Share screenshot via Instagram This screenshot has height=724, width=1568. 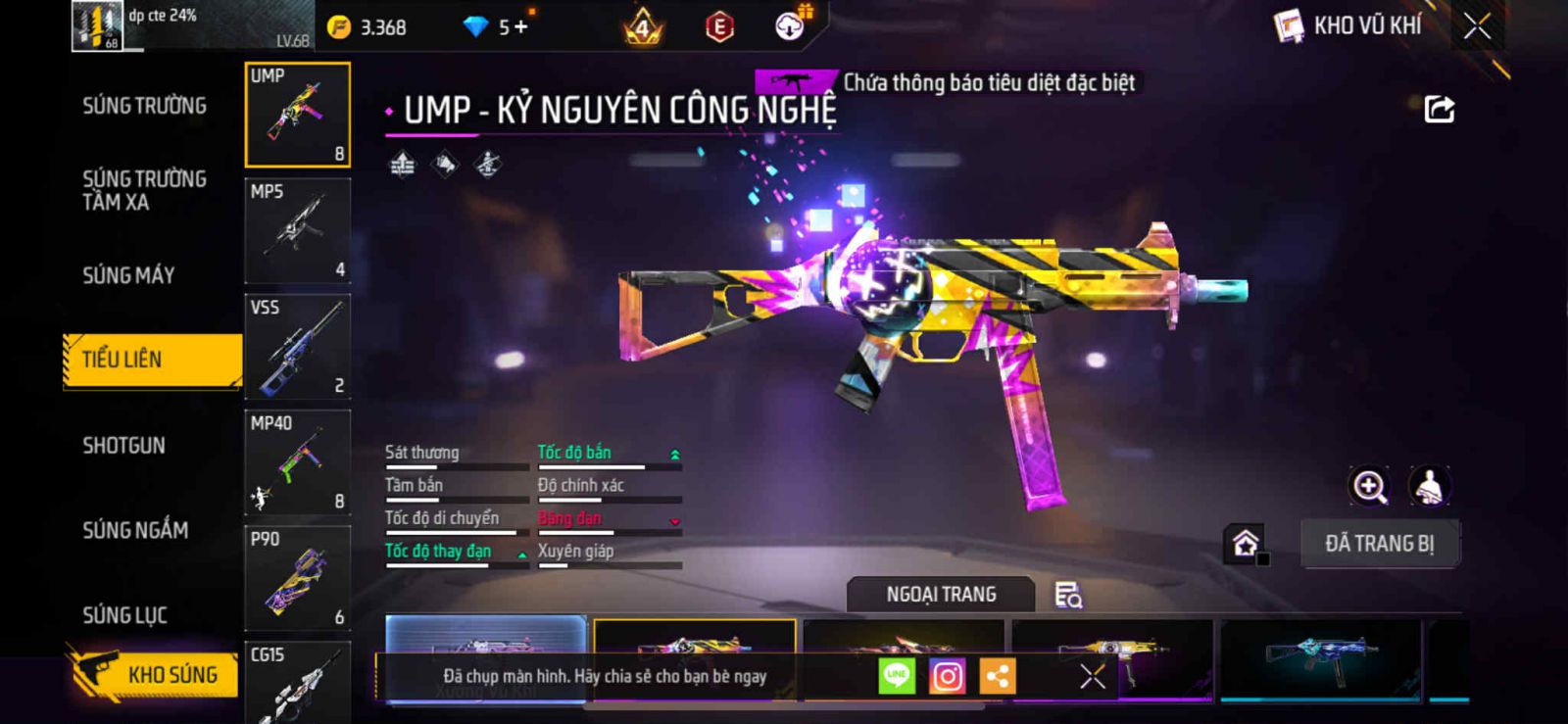click(947, 676)
